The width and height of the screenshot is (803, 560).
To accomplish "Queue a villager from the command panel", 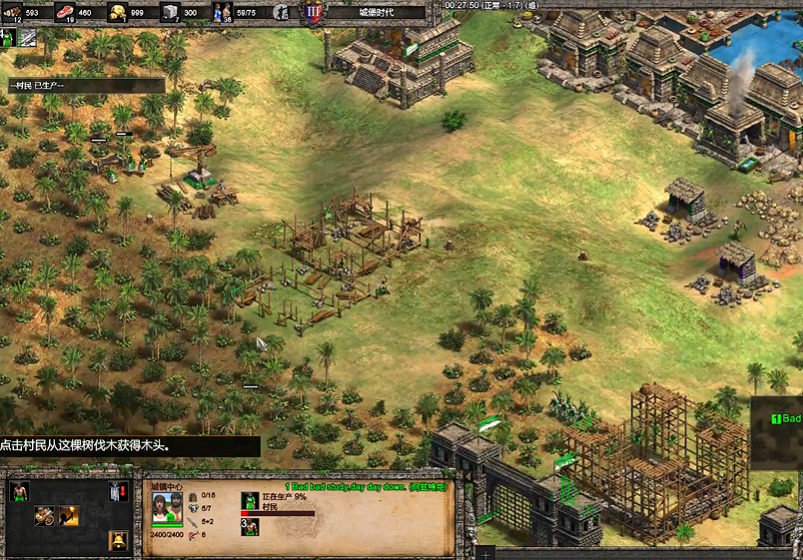I will [x=19, y=492].
